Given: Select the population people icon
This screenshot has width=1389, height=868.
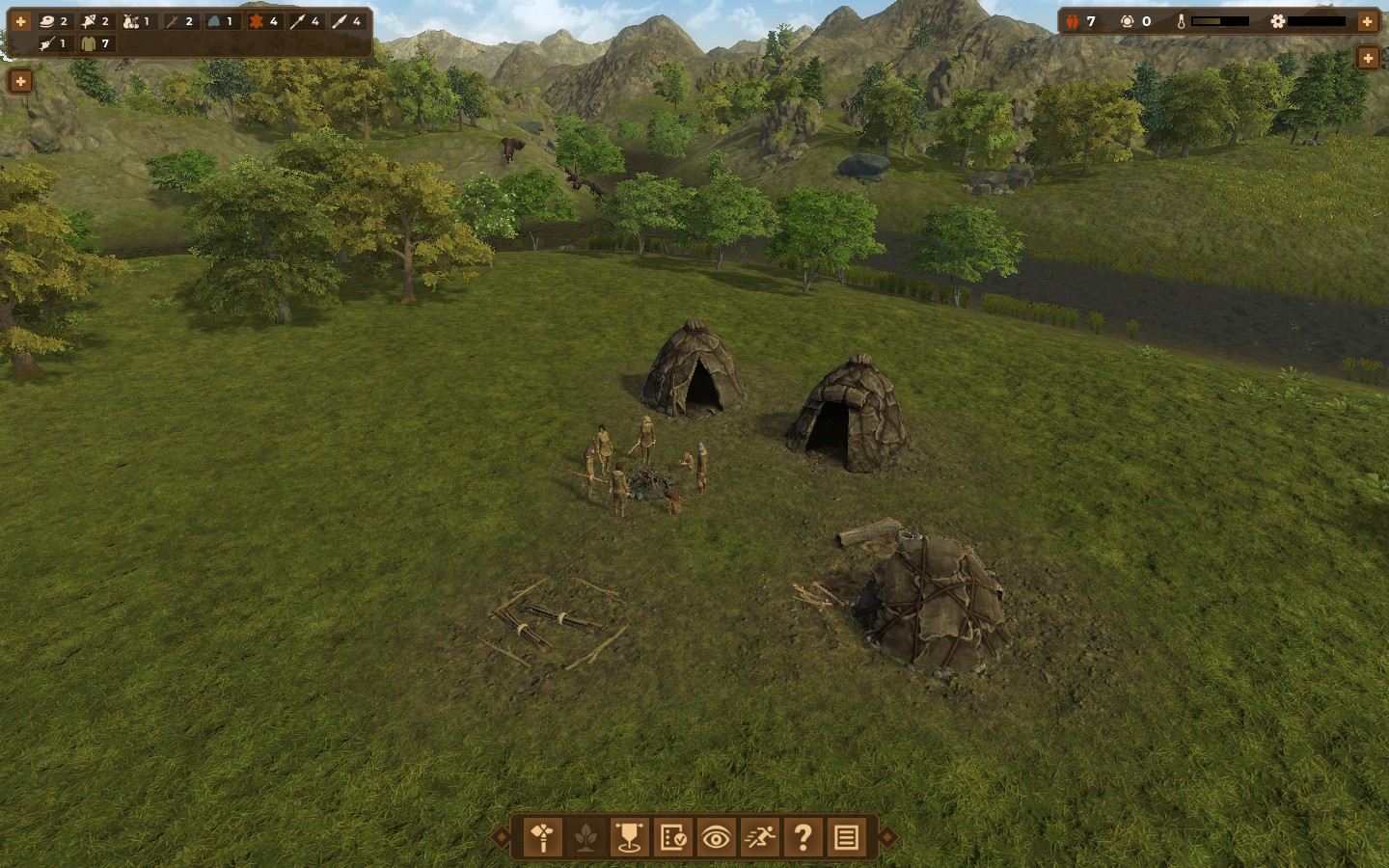Looking at the screenshot, I should [1073, 21].
